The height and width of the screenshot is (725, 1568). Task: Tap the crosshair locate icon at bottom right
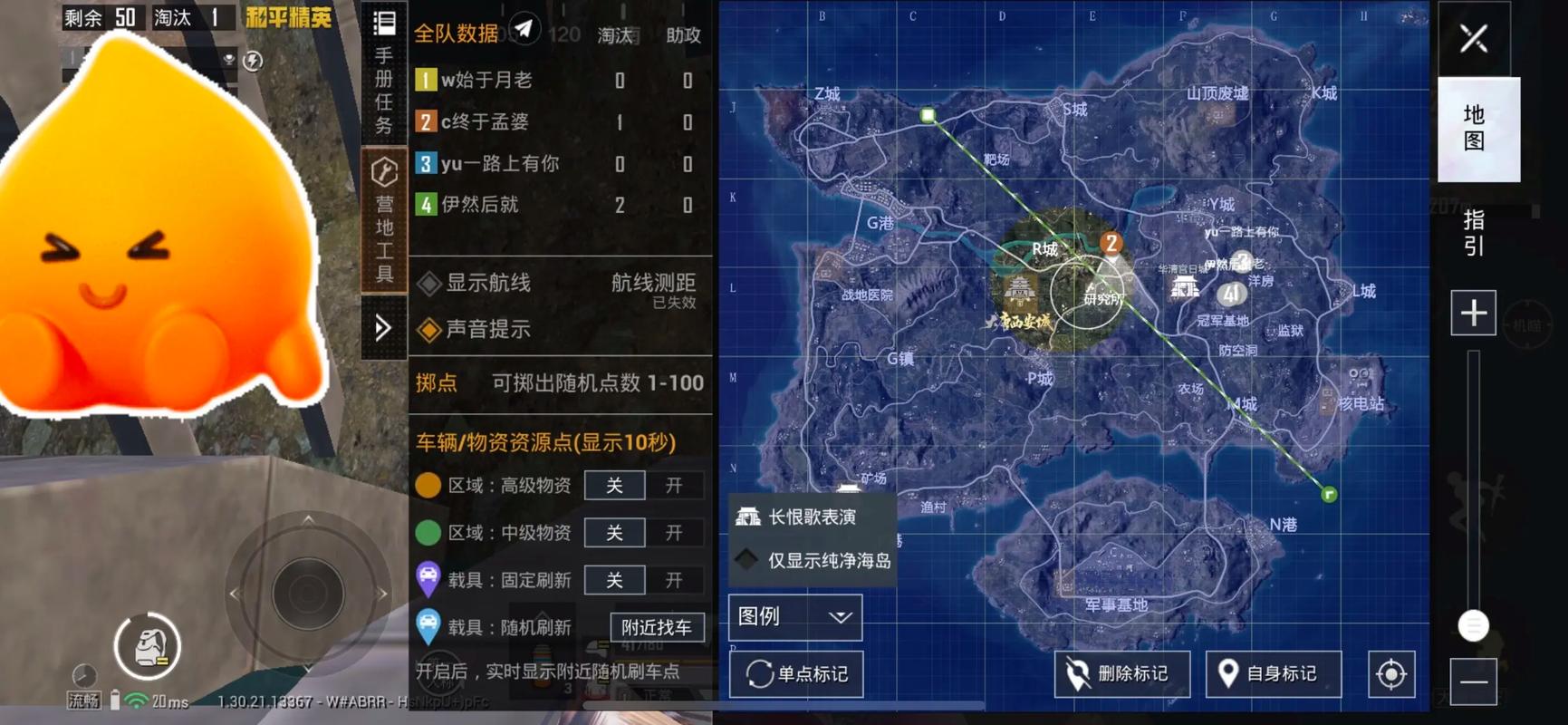tap(1391, 673)
